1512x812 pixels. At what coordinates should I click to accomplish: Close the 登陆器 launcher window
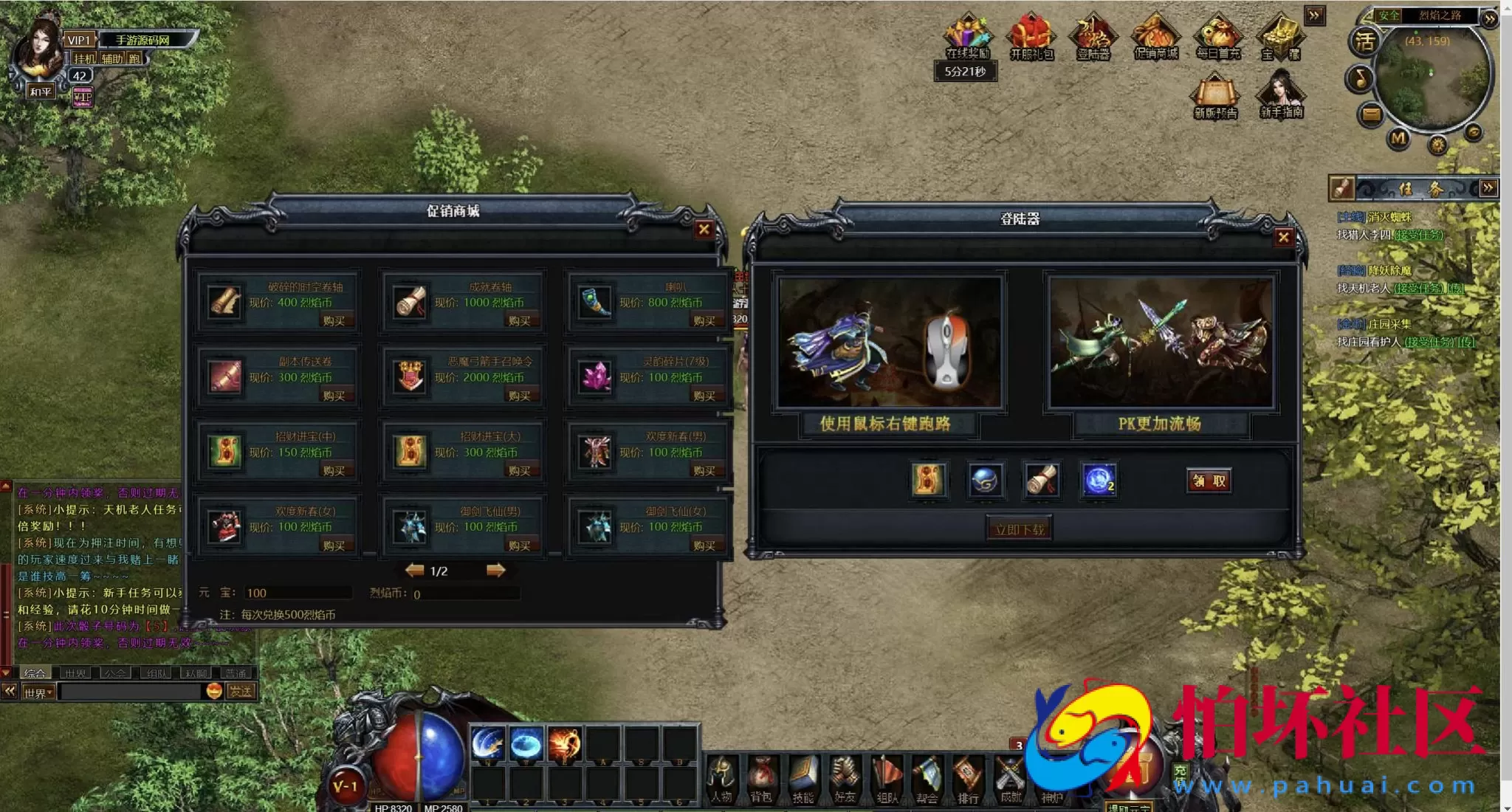click(1283, 237)
